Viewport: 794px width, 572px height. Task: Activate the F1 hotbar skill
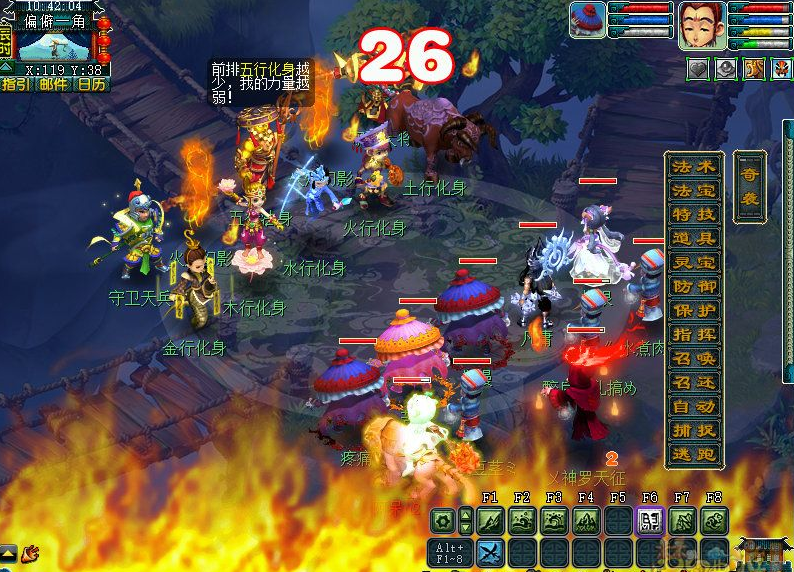pyautogui.click(x=490, y=520)
